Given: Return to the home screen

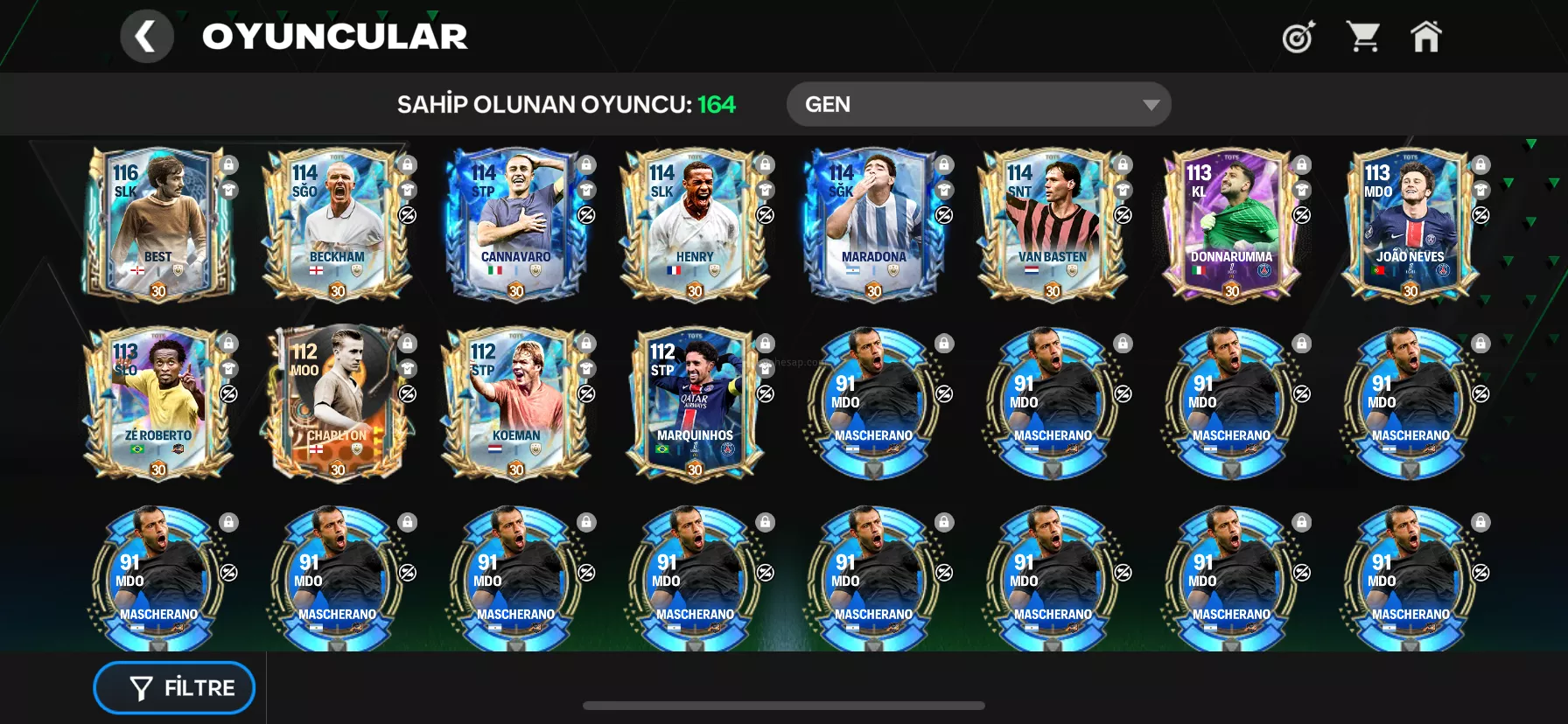Looking at the screenshot, I should [x=1425, y=37].
